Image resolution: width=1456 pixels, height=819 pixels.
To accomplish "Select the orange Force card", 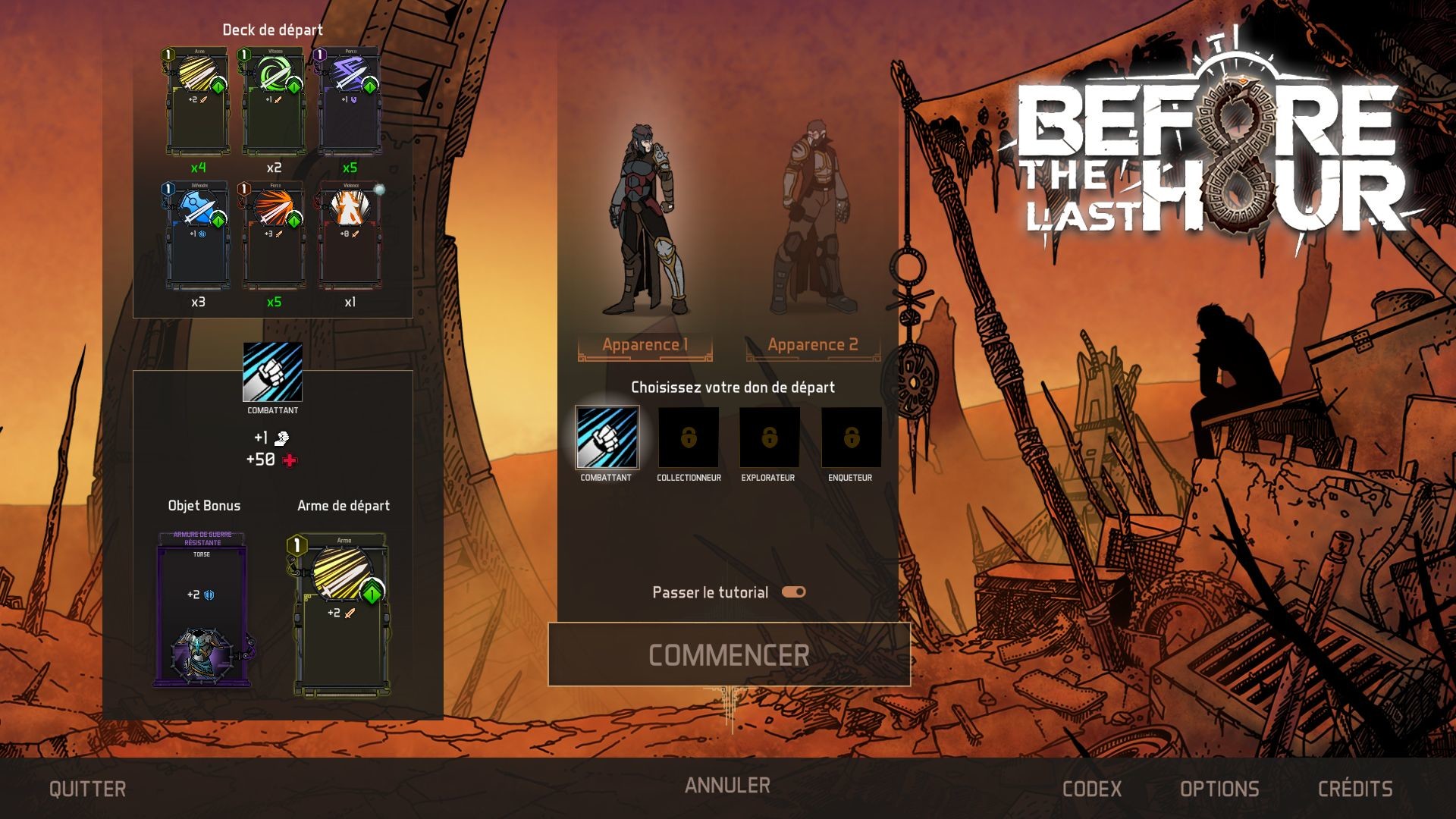I will pyautogui.click(x=275, y=235).
